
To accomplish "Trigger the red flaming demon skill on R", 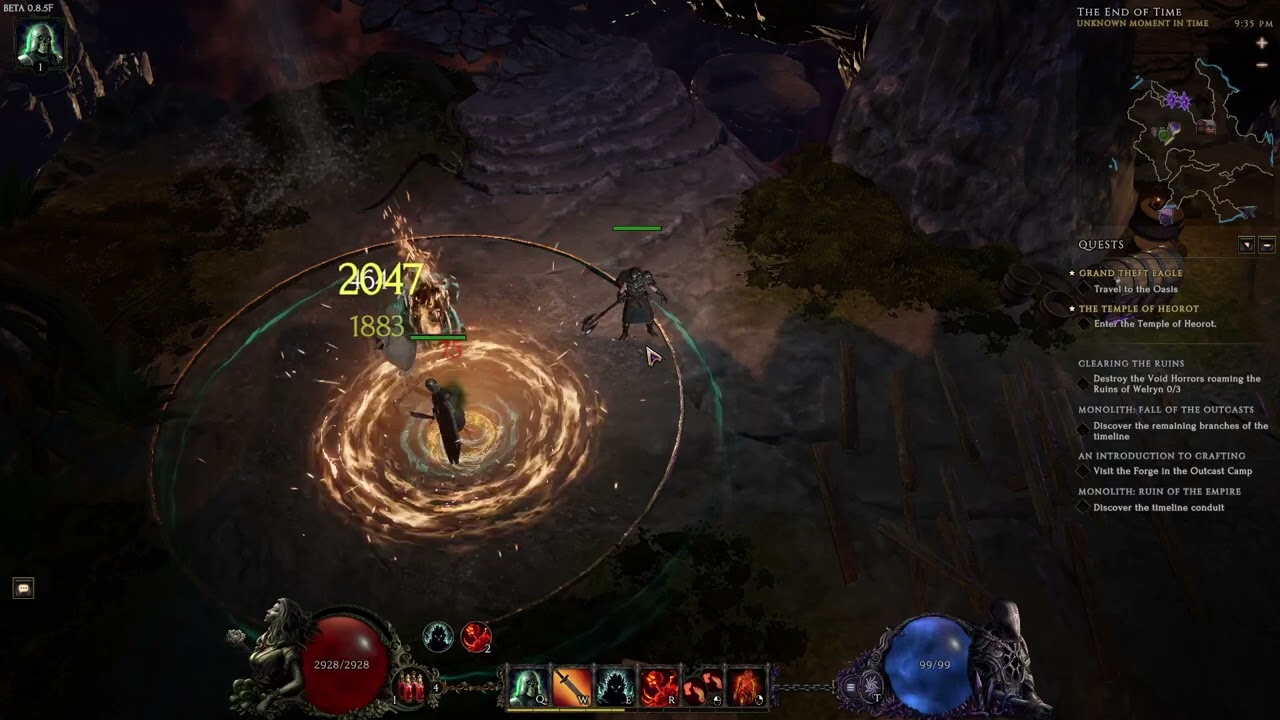I will point(659,687).
